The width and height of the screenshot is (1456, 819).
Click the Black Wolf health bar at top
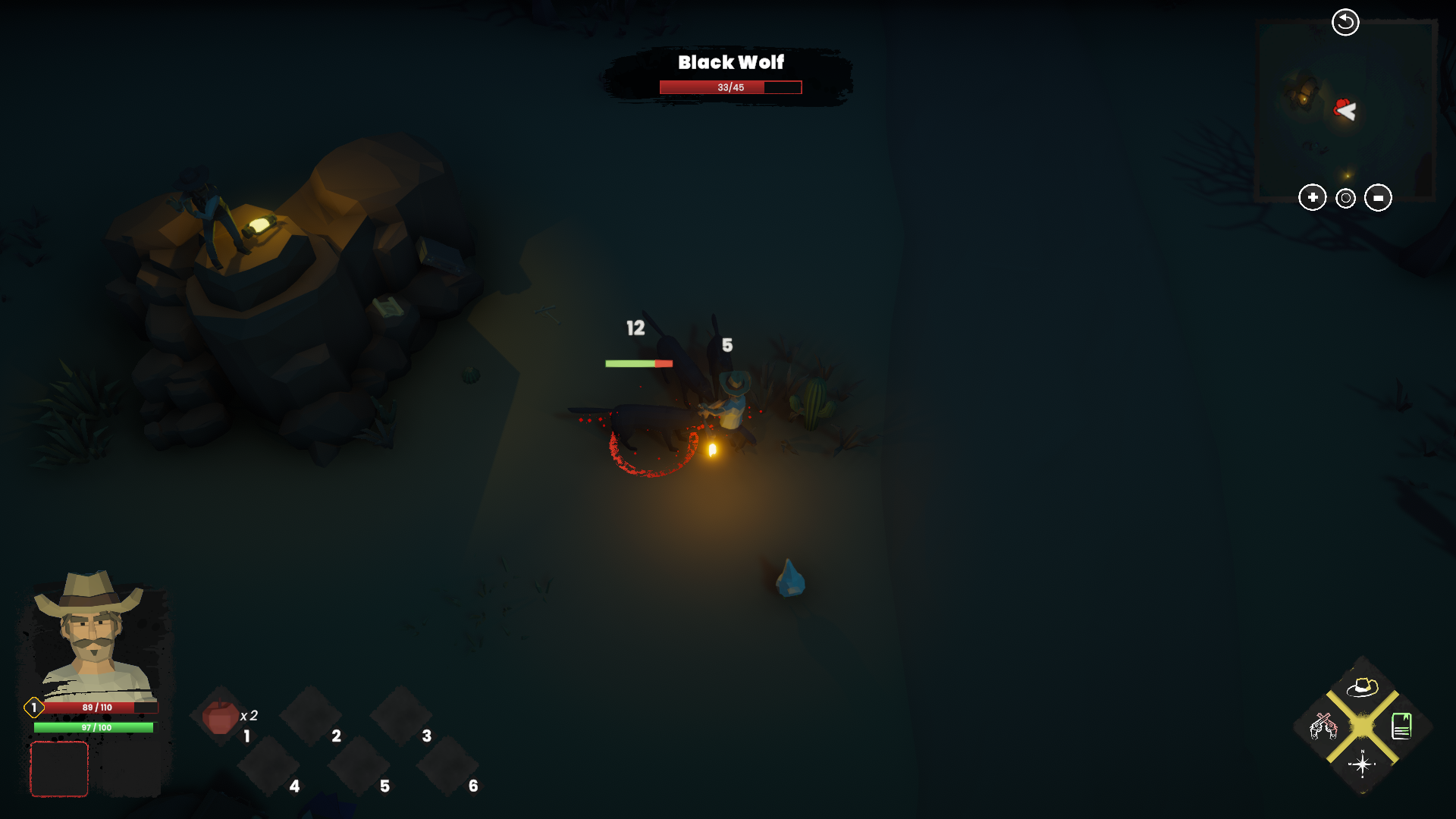730,87
